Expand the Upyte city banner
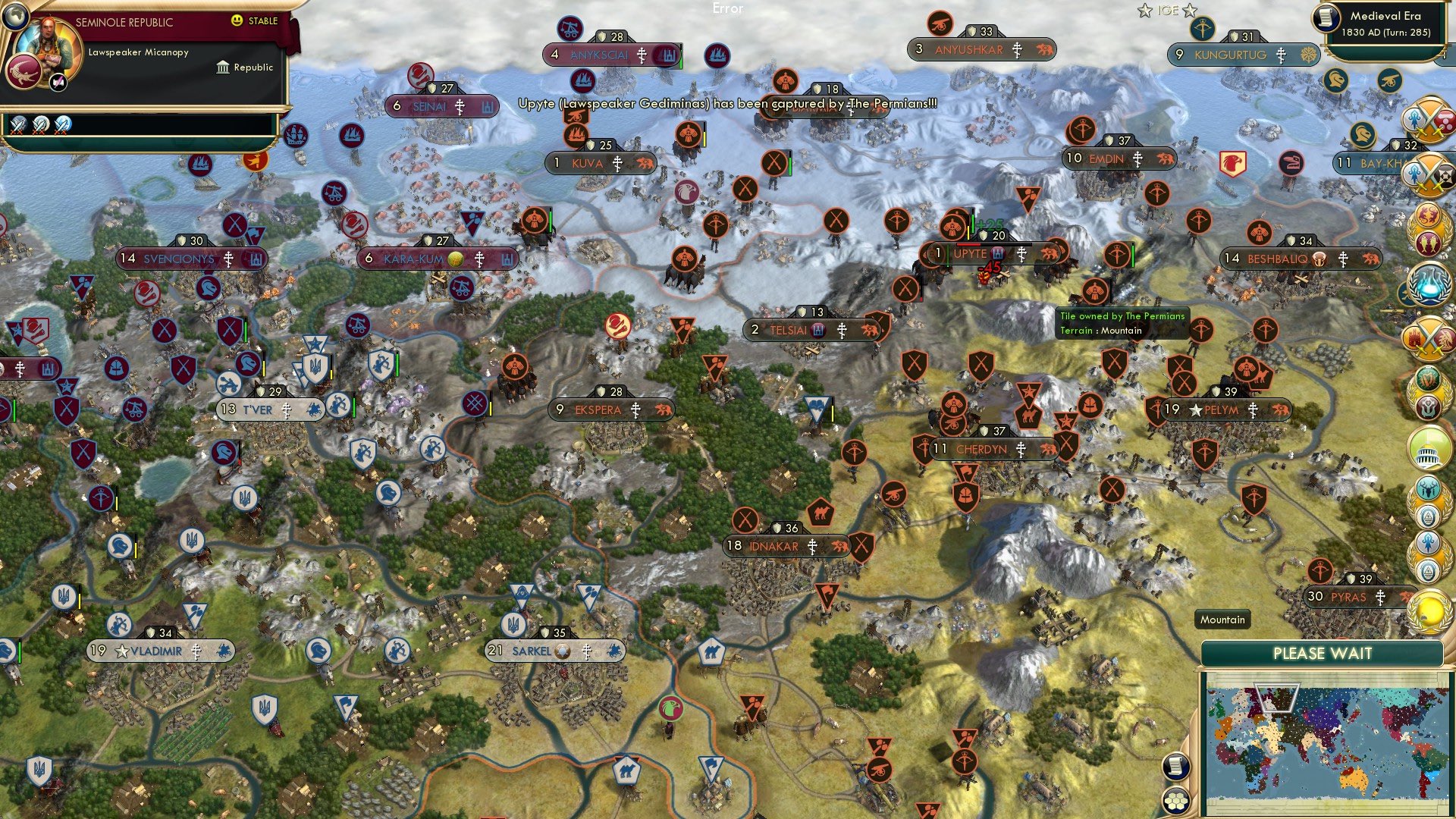Image resolution: width=1456 pixels, height=819 pixels. pos(974,254)
